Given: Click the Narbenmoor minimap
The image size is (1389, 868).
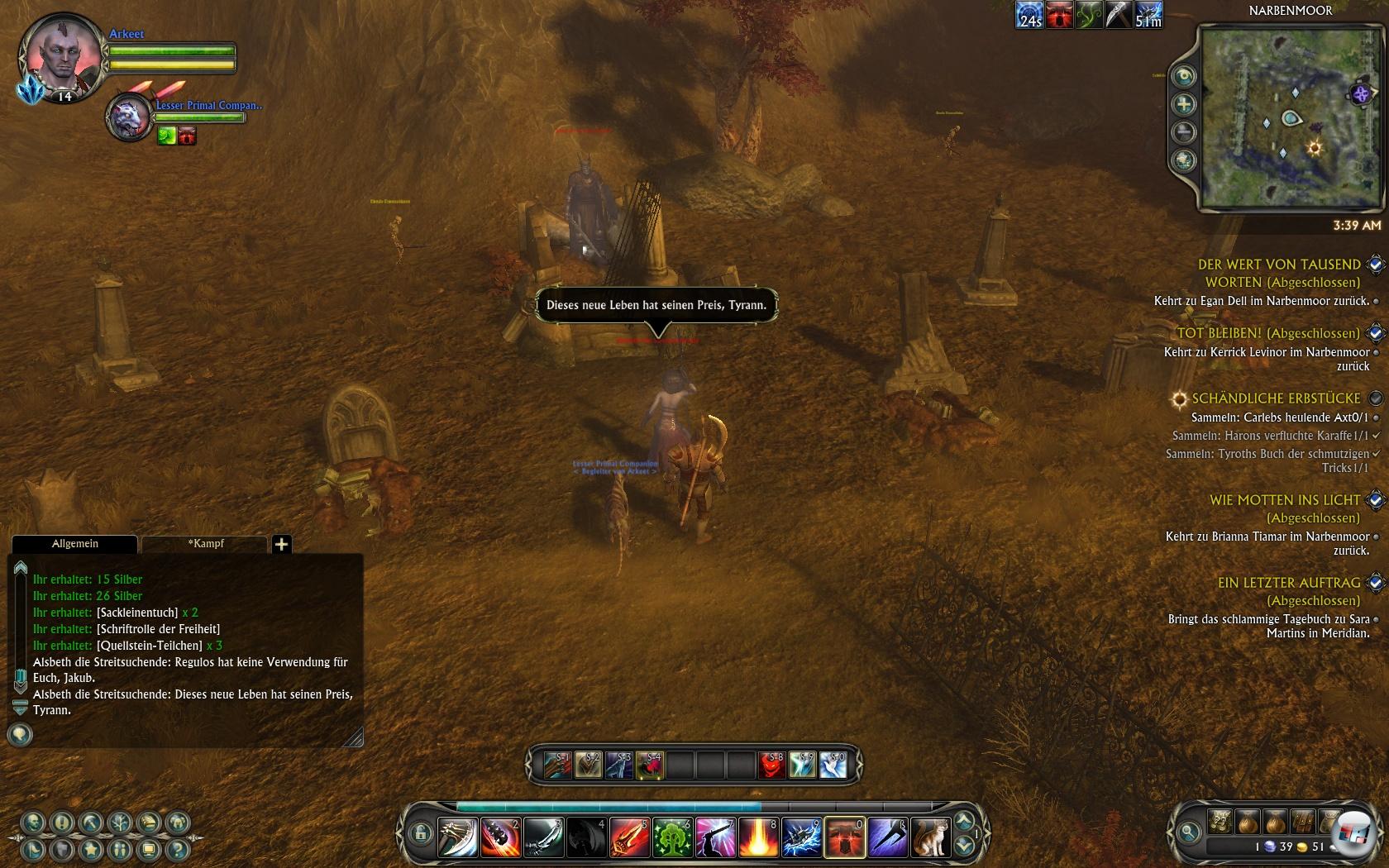Looking at the screenshot, I should [1290, 116].
